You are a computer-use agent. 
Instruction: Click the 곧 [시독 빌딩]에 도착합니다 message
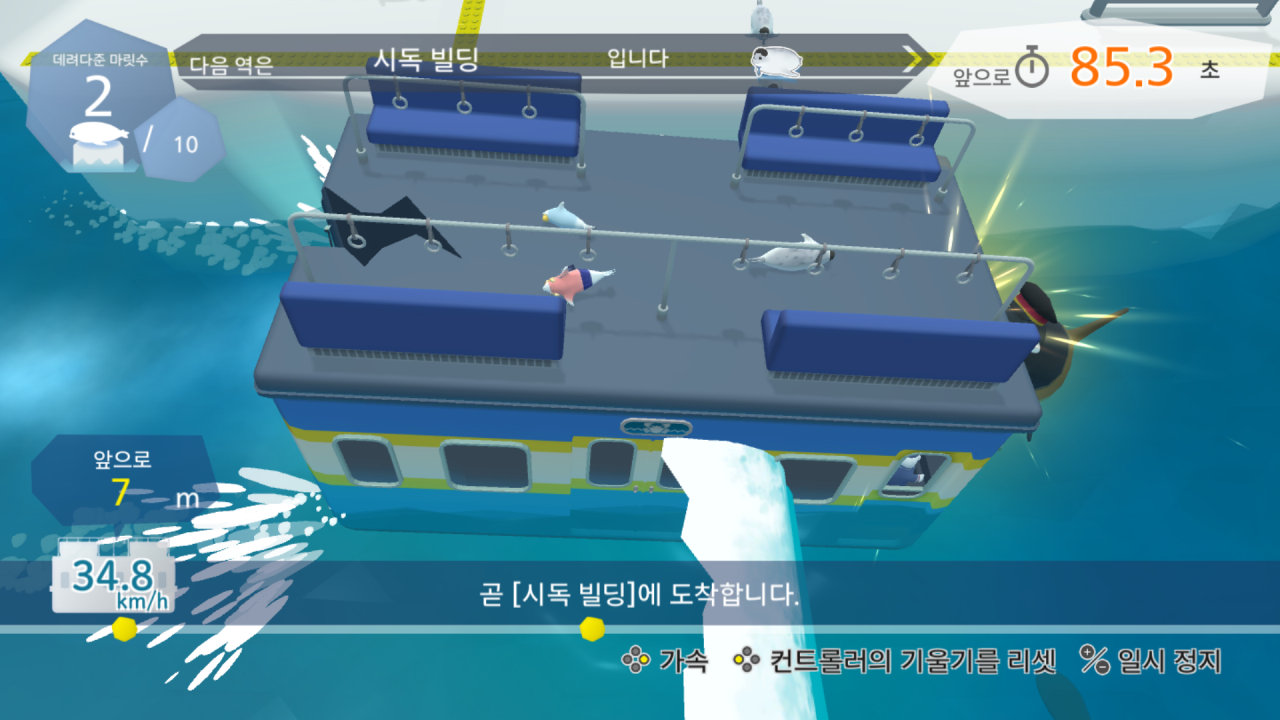[638, 593]
